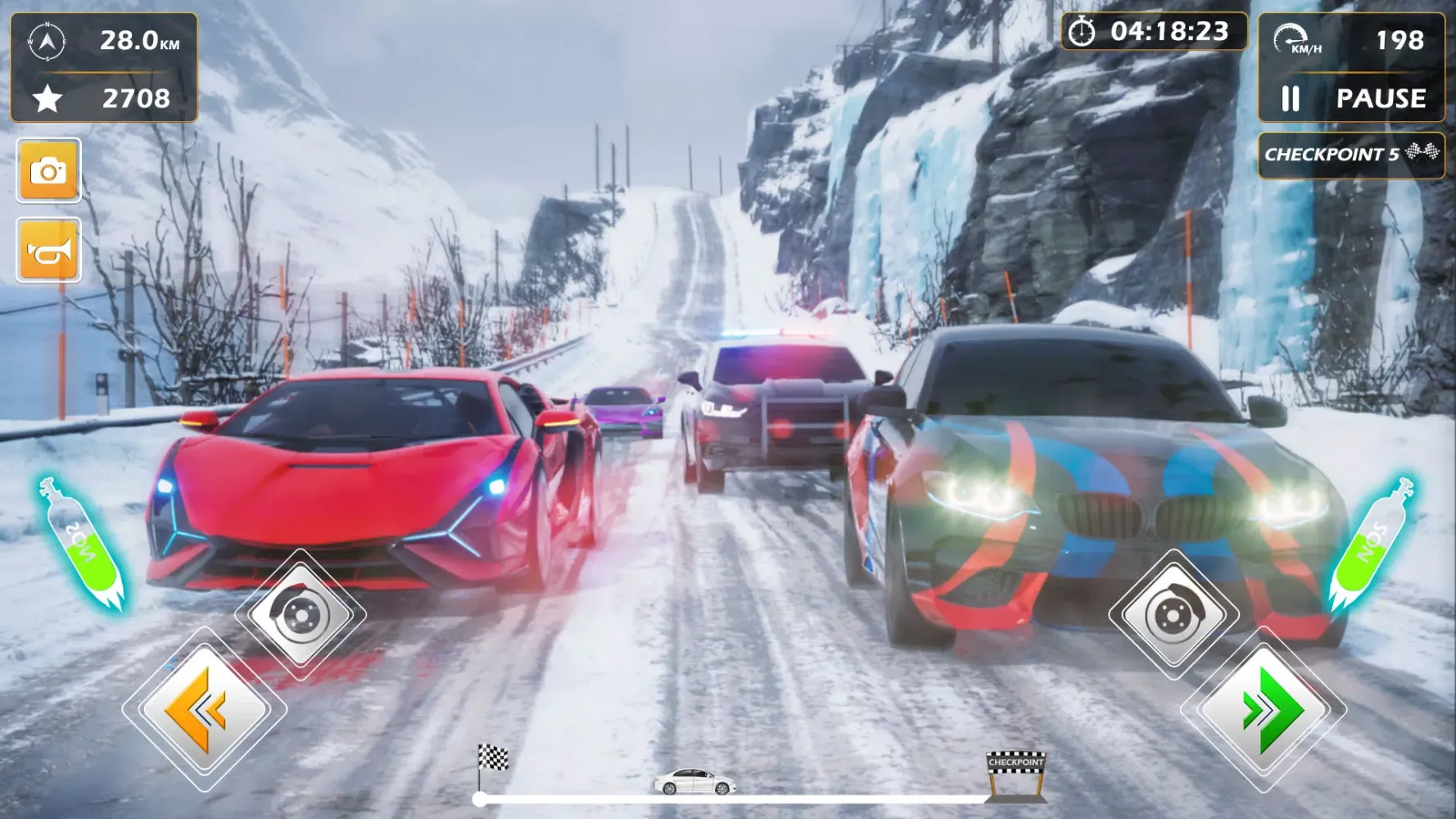Select the camera screenshot icon
Image resolution: width=1456 pixels, height=819 pixels.
49,172
